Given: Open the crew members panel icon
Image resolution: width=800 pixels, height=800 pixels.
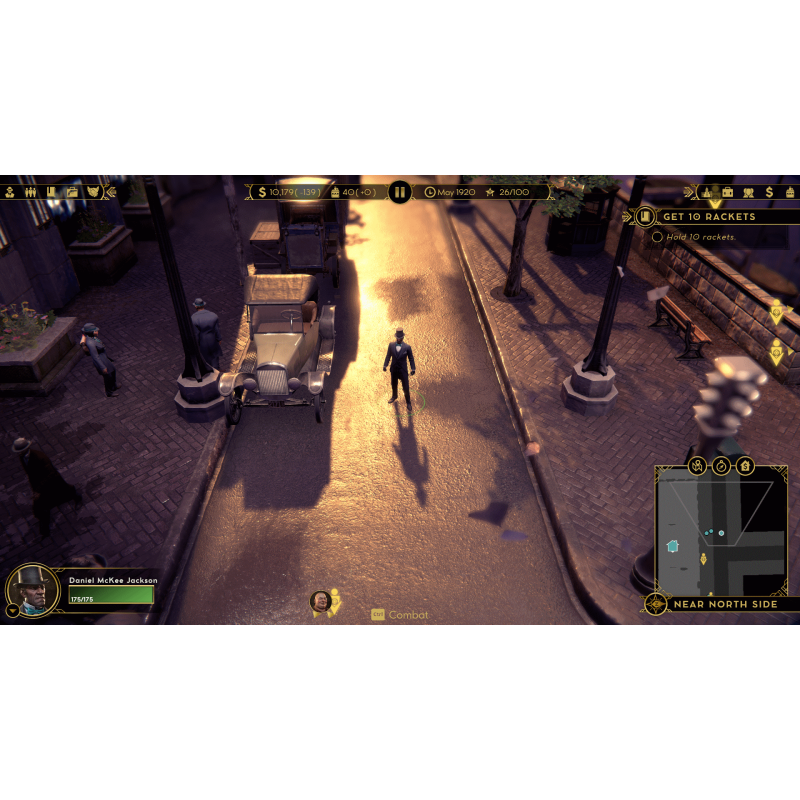Looking at the screenshot, I should [30, 191].
